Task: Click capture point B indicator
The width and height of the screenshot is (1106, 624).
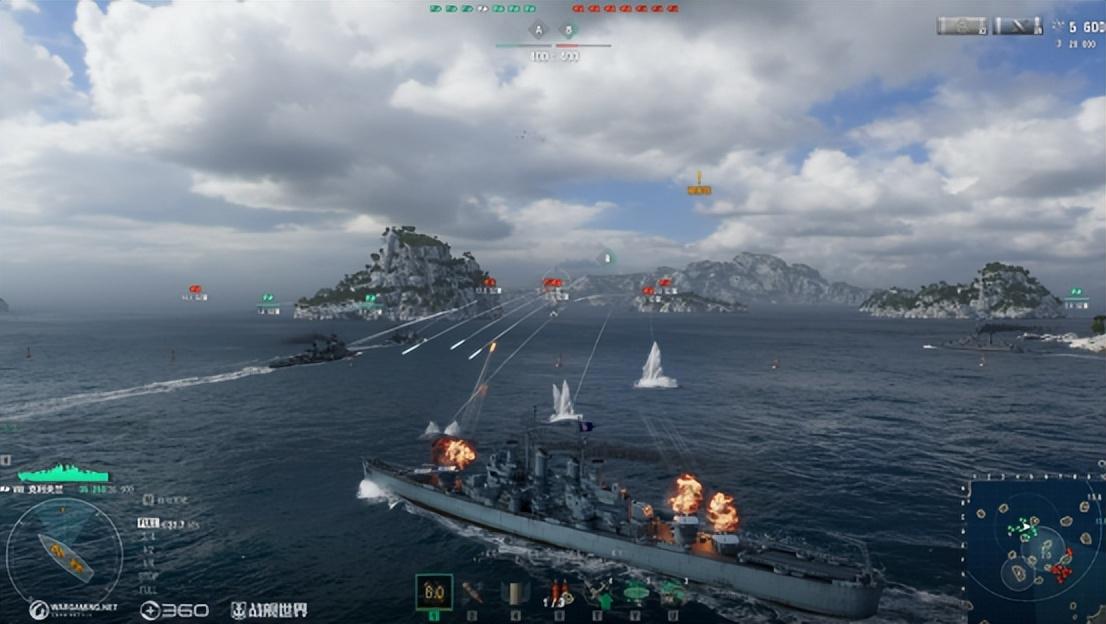Action: [x=569, y=30]
